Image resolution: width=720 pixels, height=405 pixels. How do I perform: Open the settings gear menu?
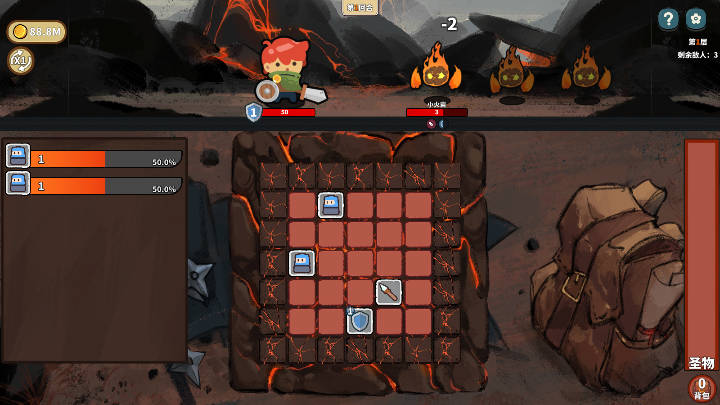coord(696,18)
